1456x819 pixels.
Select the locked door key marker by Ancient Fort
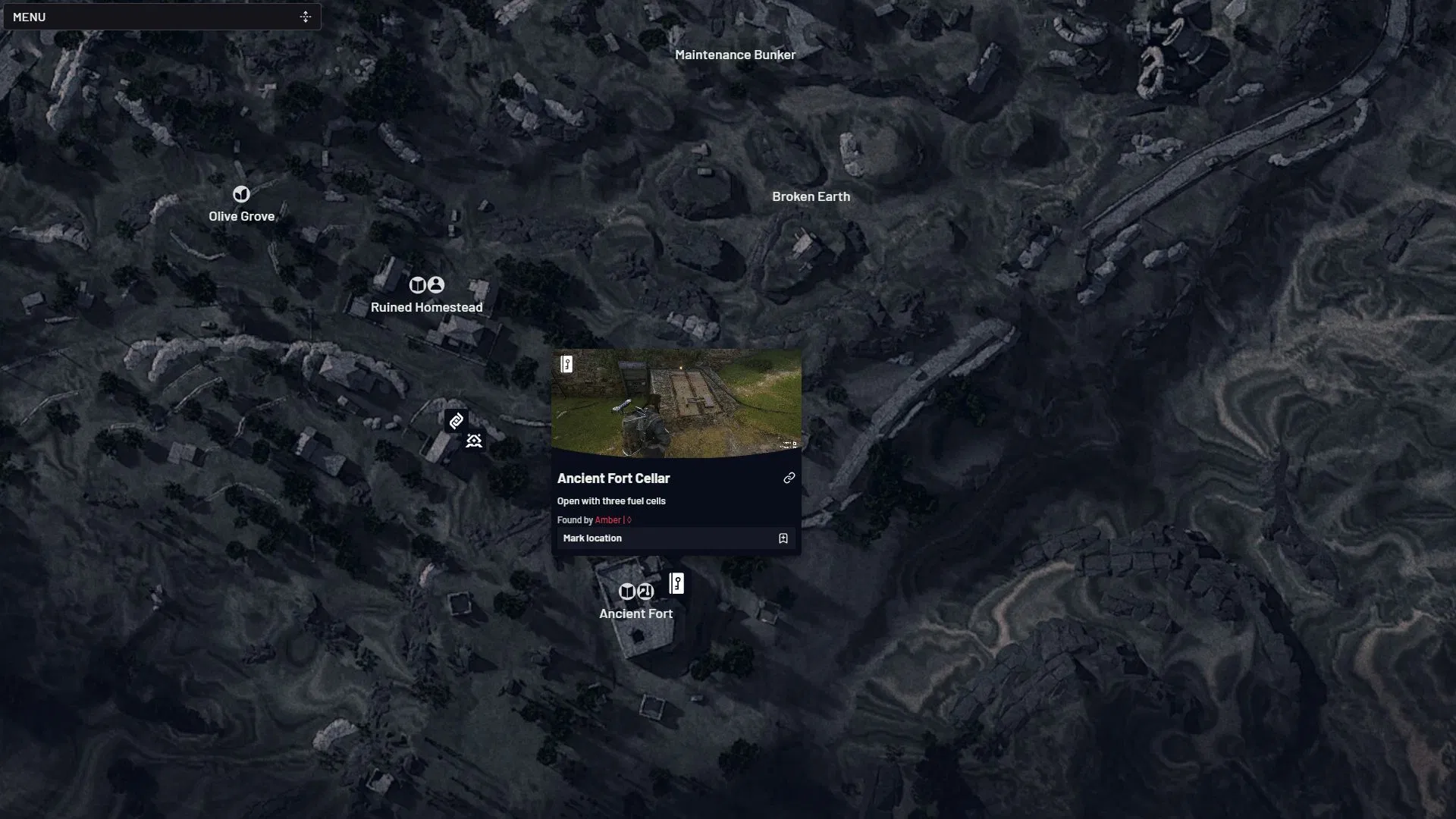tap(676, 584)
